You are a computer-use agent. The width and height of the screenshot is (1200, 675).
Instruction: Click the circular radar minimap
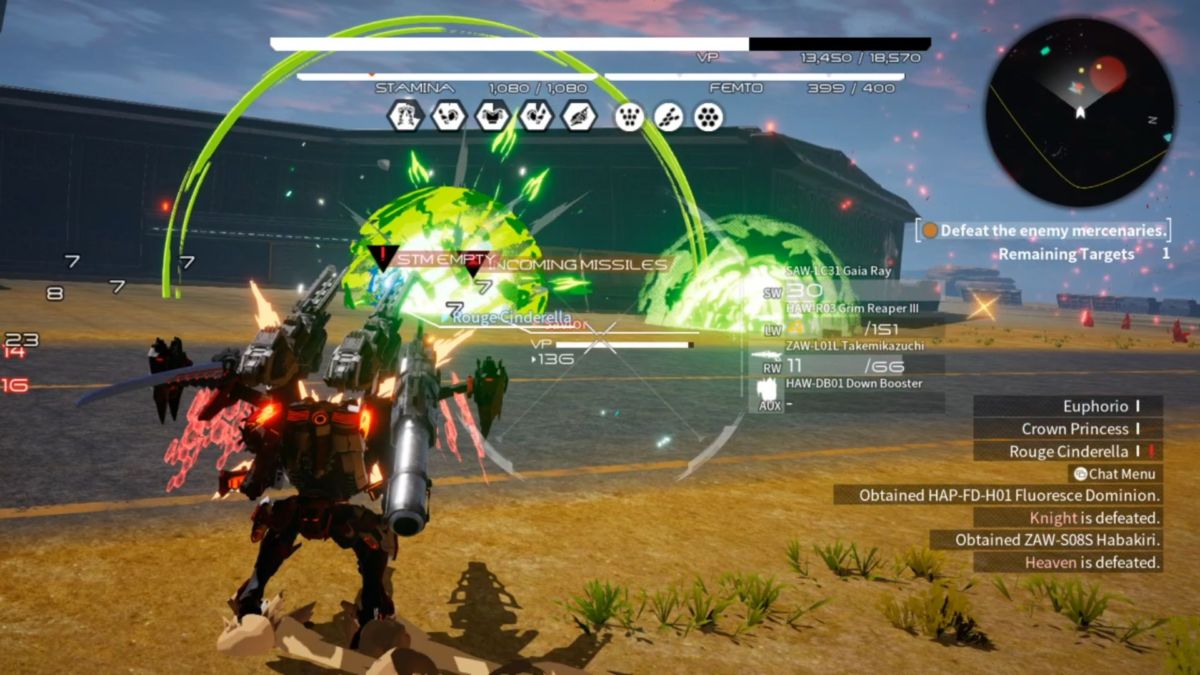click(x=1080, y=112)
